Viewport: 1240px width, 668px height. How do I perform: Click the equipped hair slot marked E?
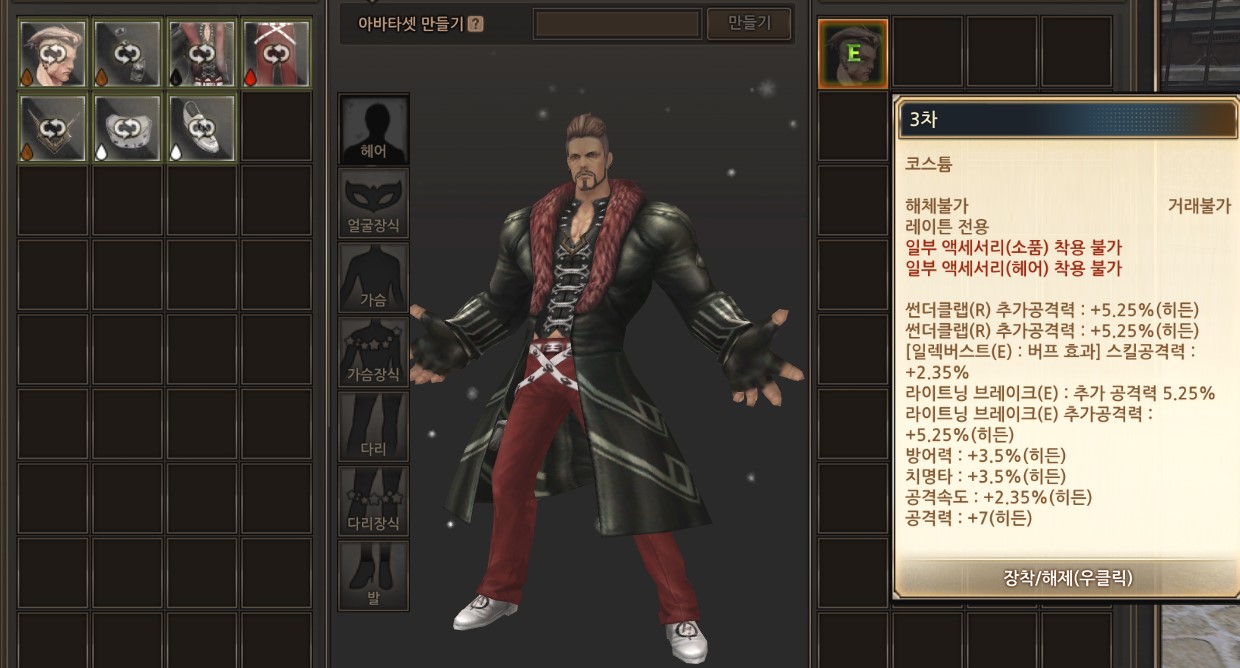click(853, 53)
